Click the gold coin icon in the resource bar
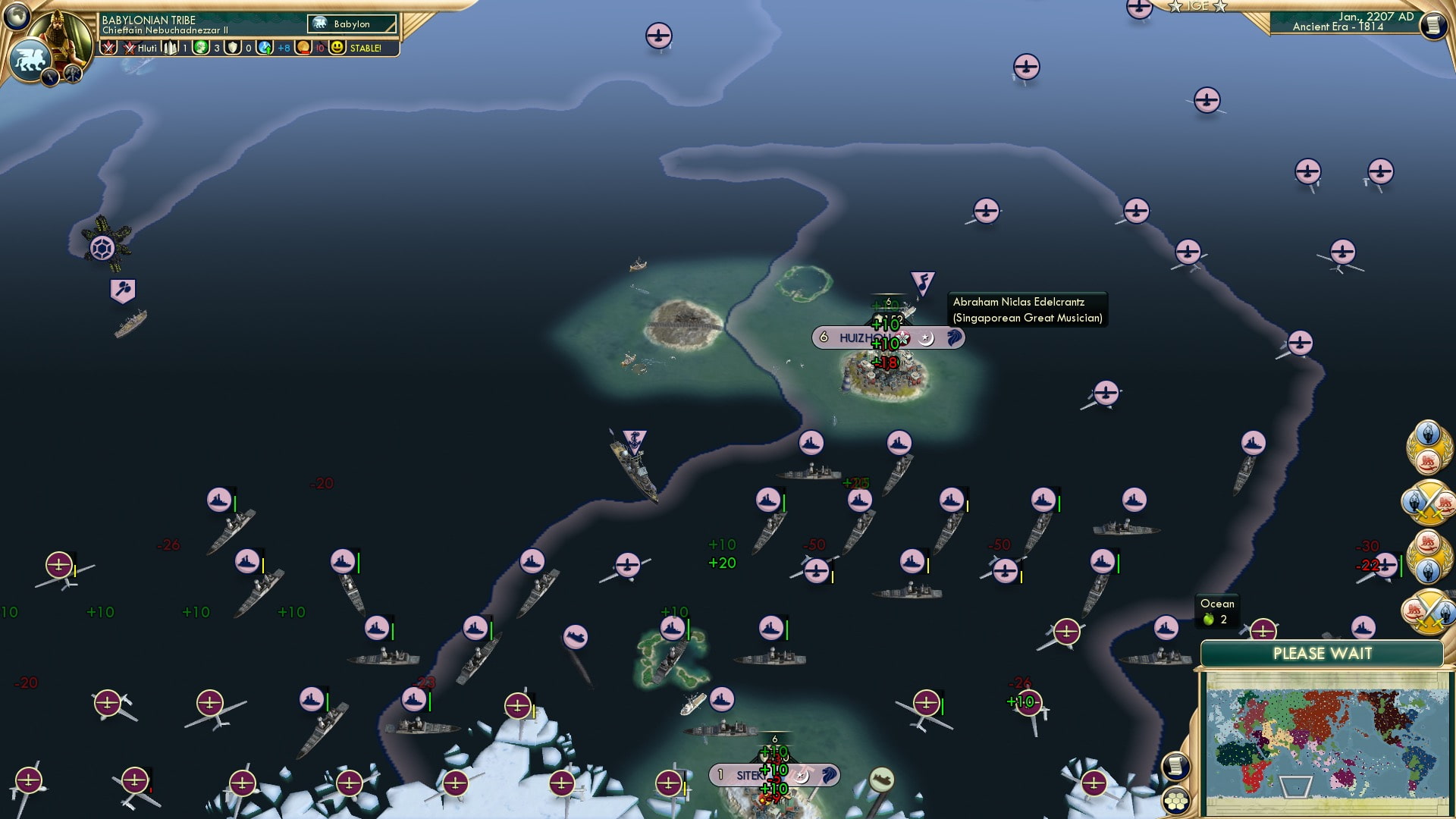The height and width of the screenshot is (819, 1456). [302, 48]
